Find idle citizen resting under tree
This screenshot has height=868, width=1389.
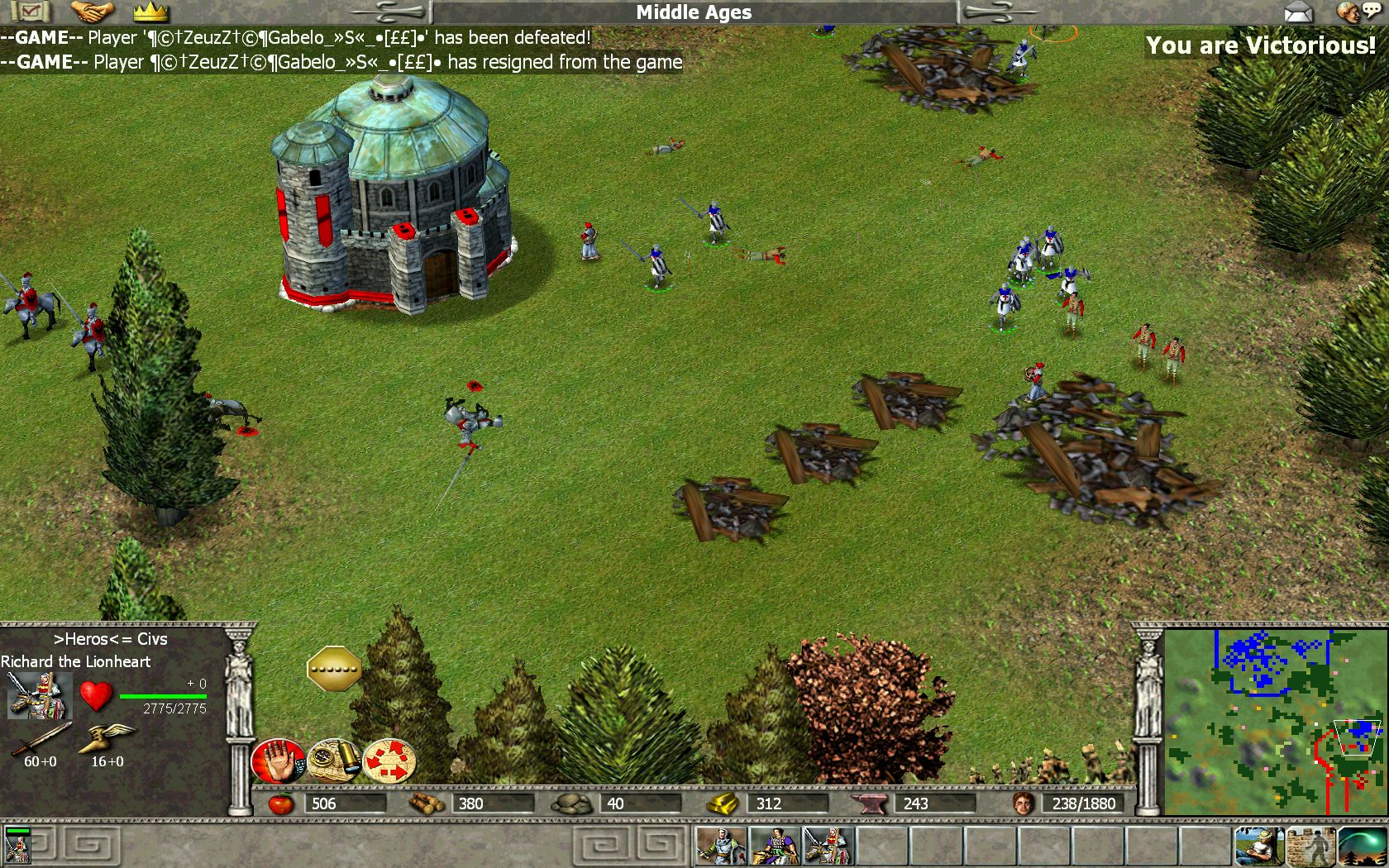[x=1259, y=847]
